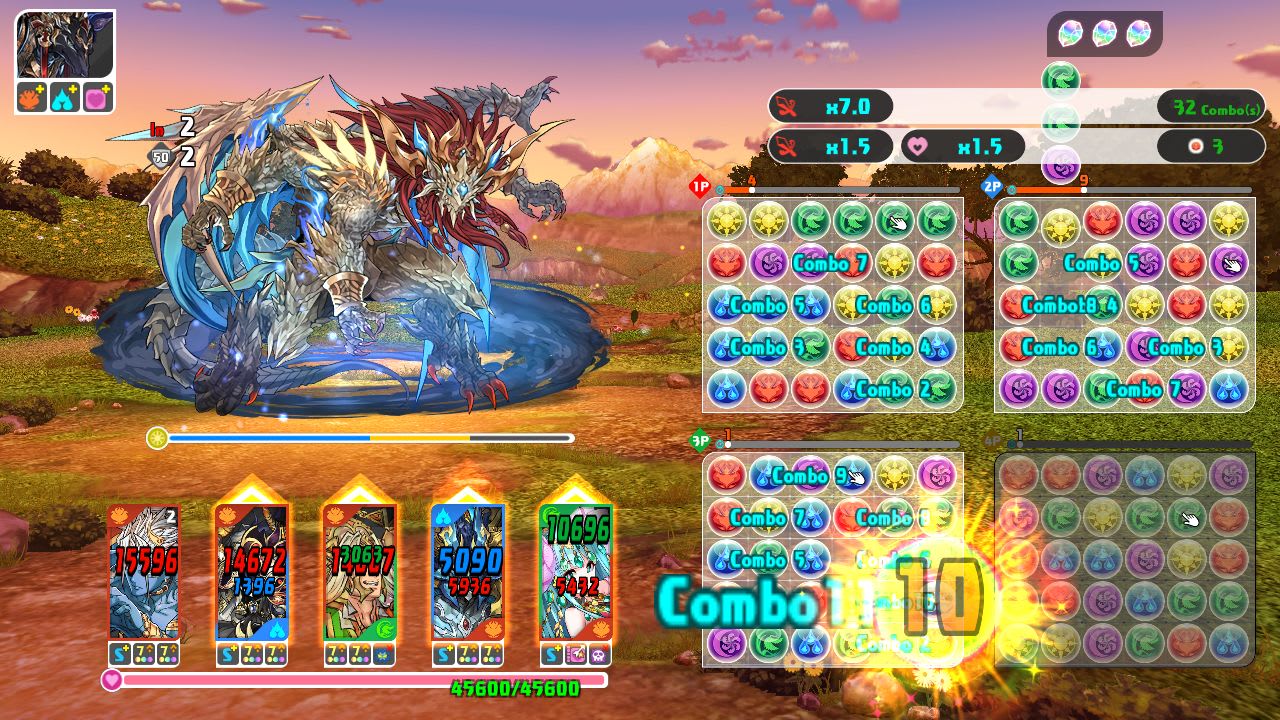Image resolution: width=1280 pixels, height=720 pixels.
Task: Tap the cursor-marked green orb on the 1P board
Action: coord(895,221)
